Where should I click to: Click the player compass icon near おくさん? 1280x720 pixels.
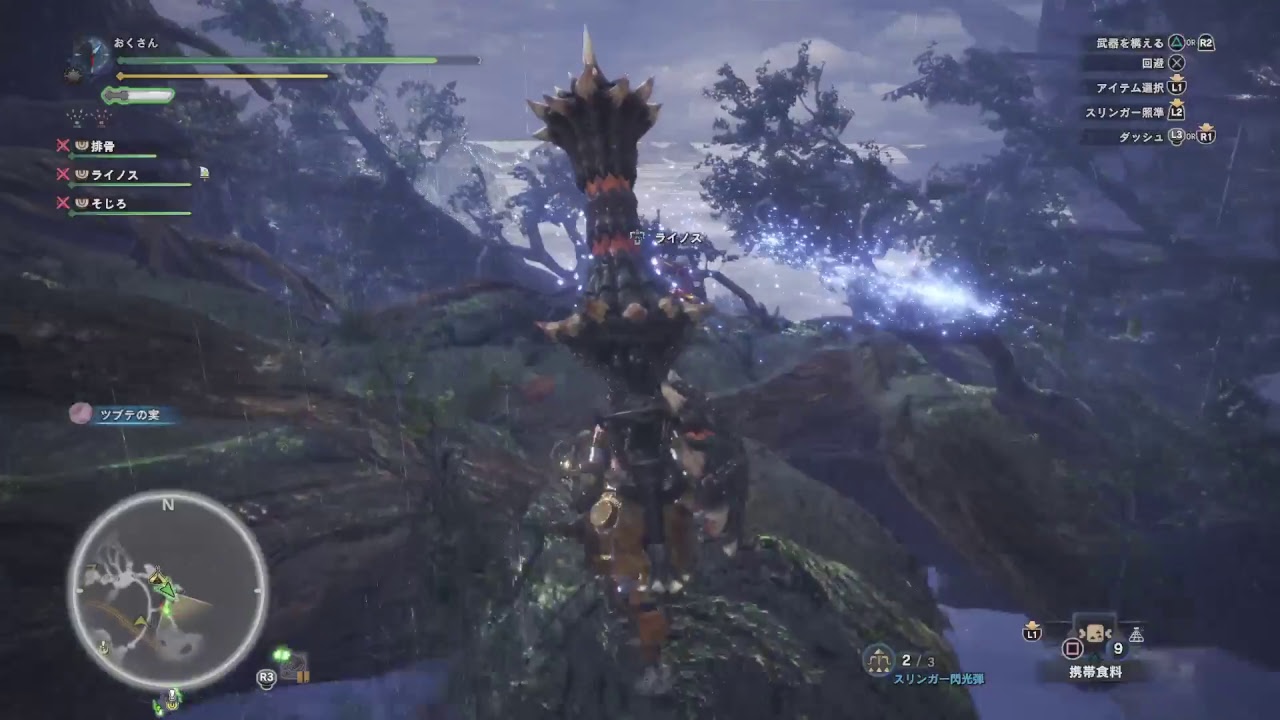pos(91,56)
